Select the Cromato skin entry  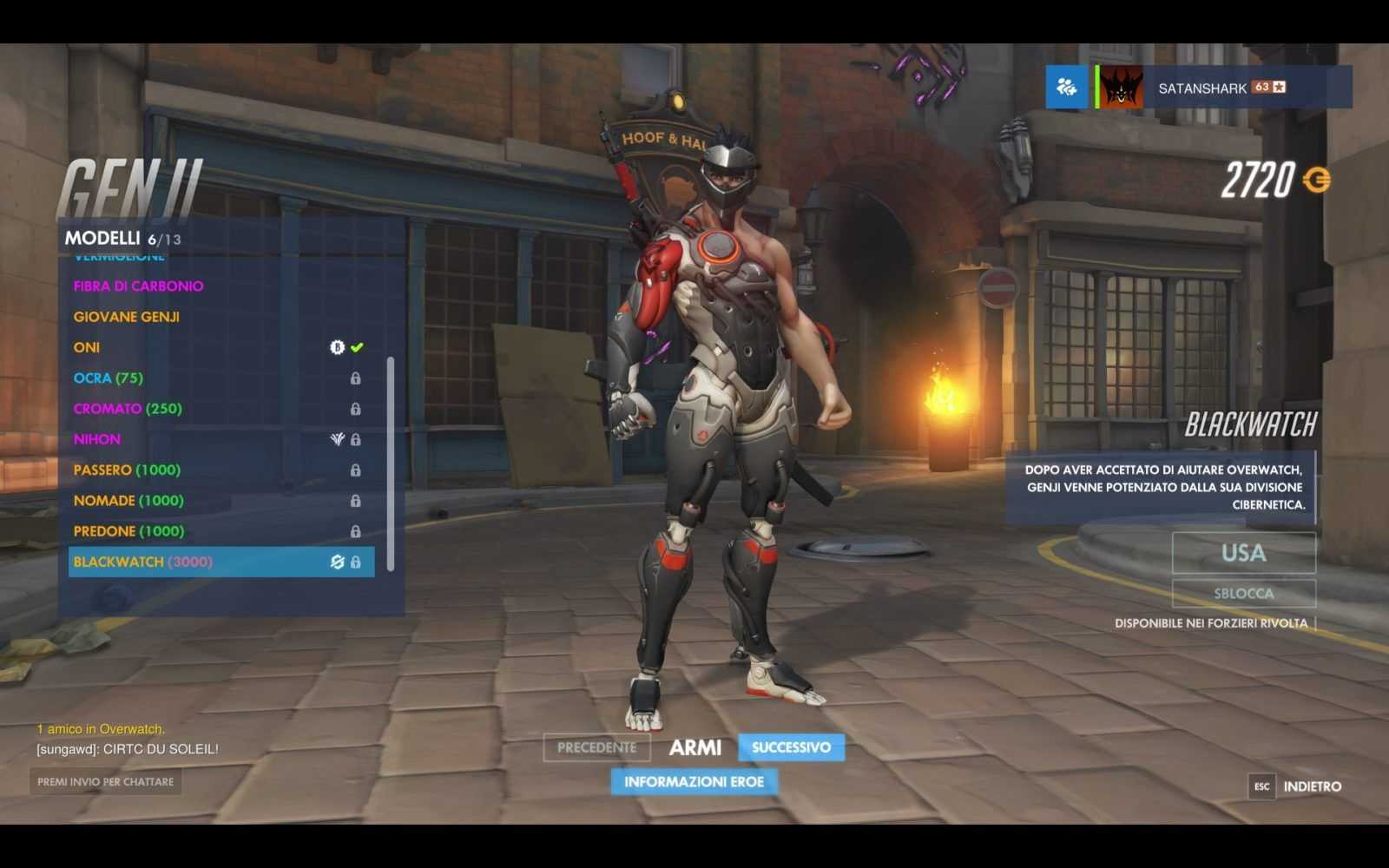point(128,409)
